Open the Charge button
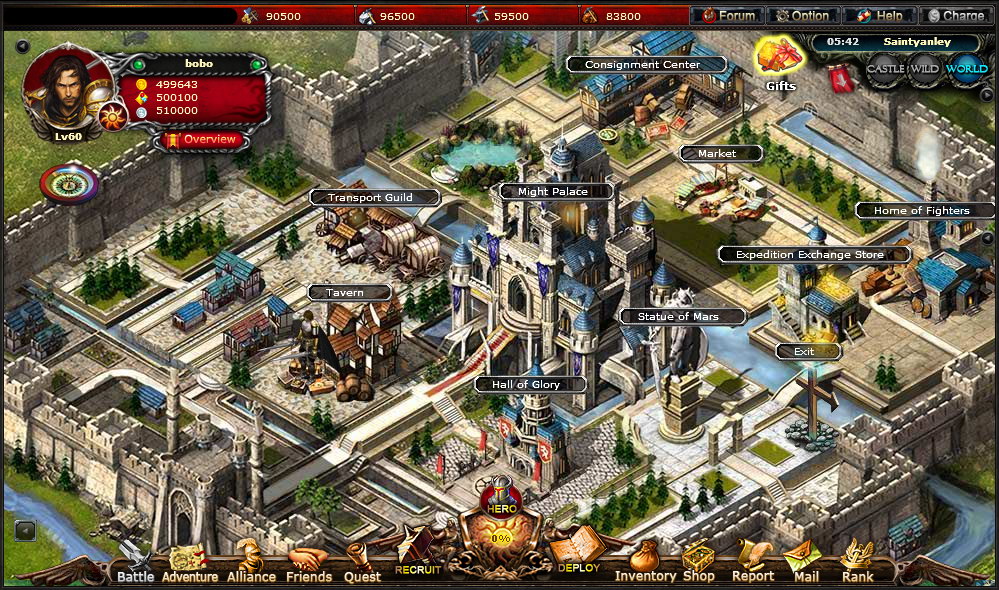Screen dimensions: 999x590 (955, 16)
